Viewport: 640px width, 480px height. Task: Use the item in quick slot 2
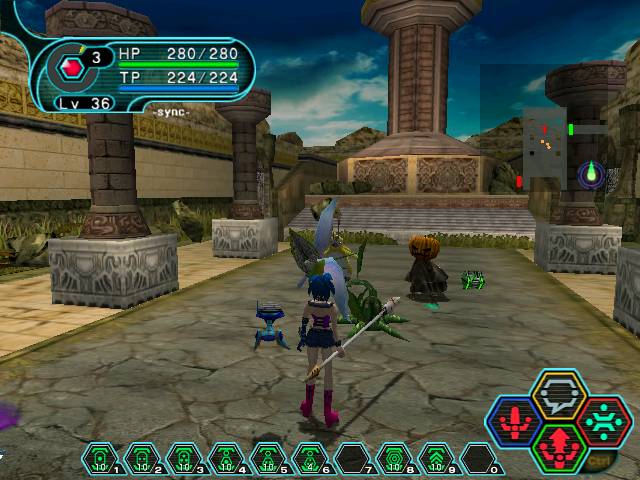[x=142, y=459]
